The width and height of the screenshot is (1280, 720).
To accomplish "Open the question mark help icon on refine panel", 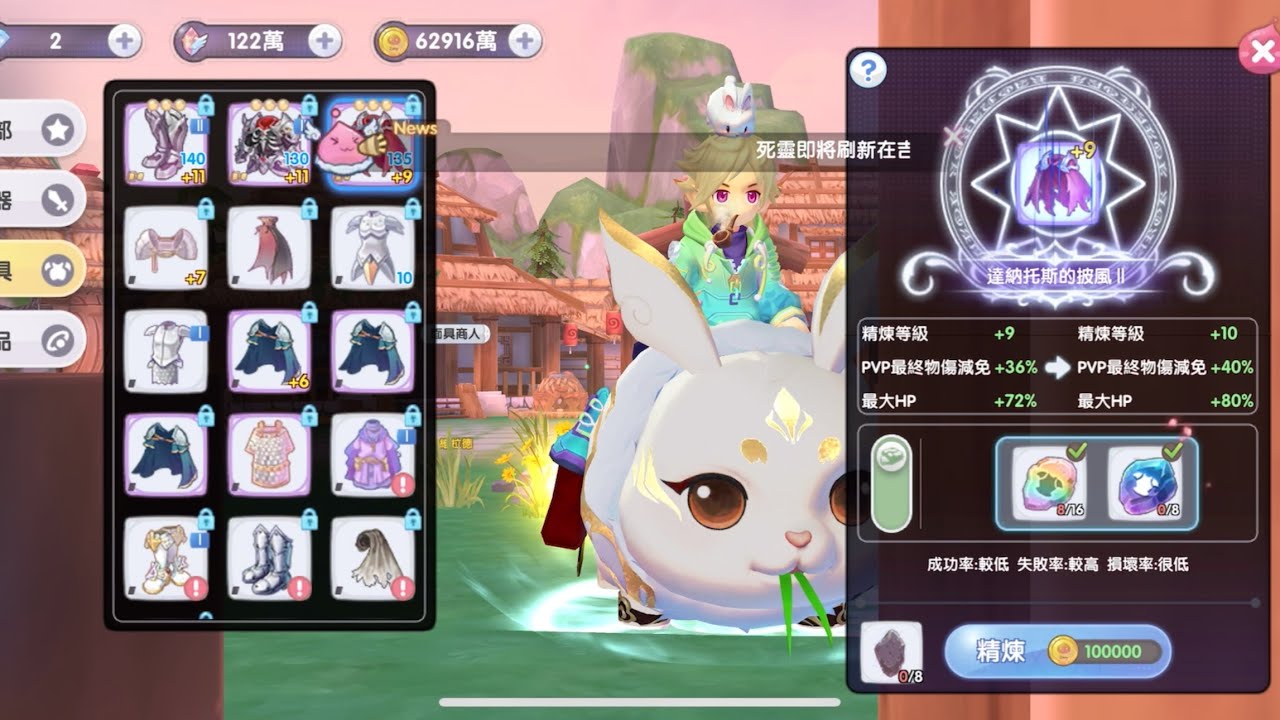I will tap(866, 69).
